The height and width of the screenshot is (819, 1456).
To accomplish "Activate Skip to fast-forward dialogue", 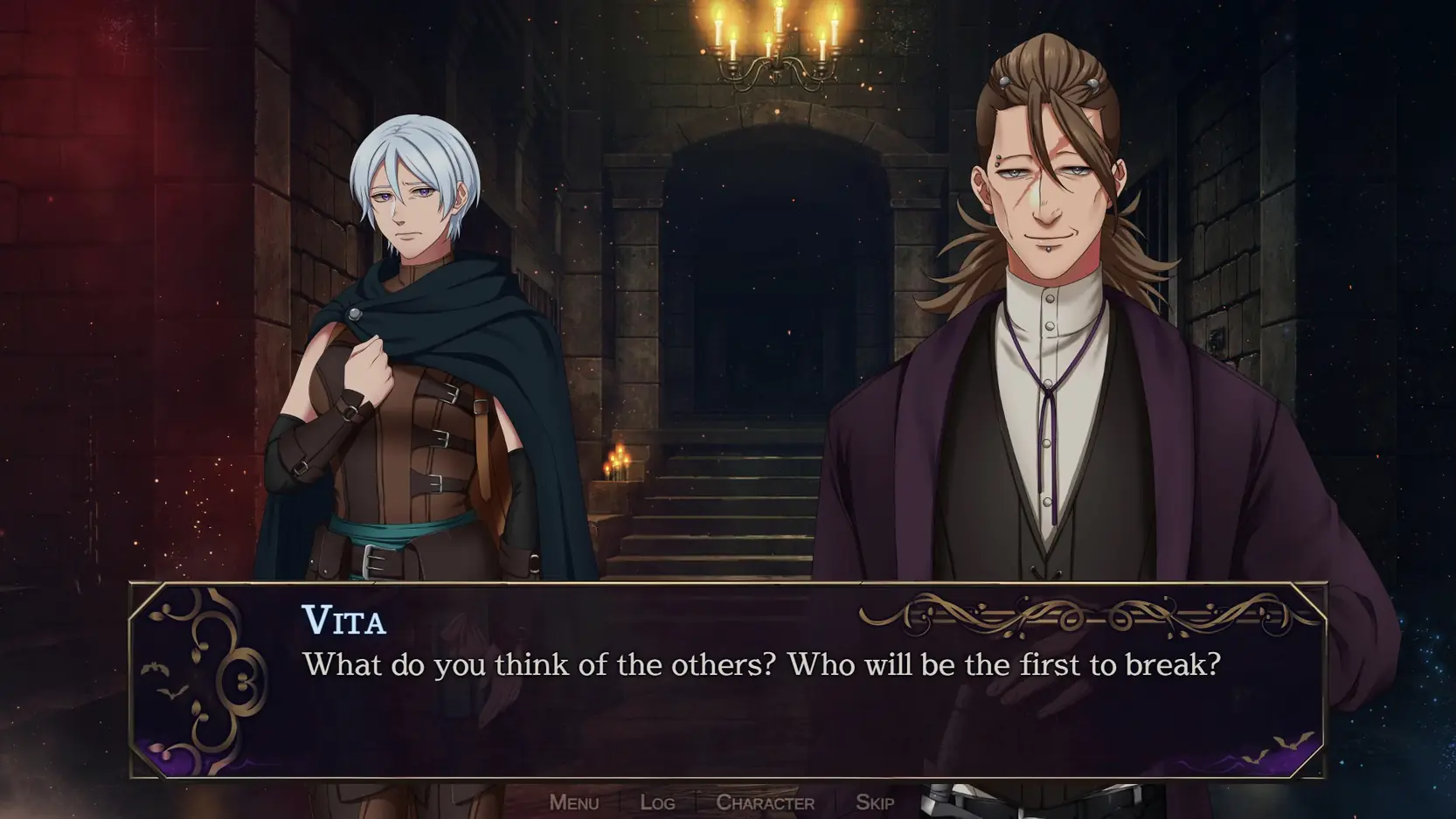I will click(x=874, y=802).
